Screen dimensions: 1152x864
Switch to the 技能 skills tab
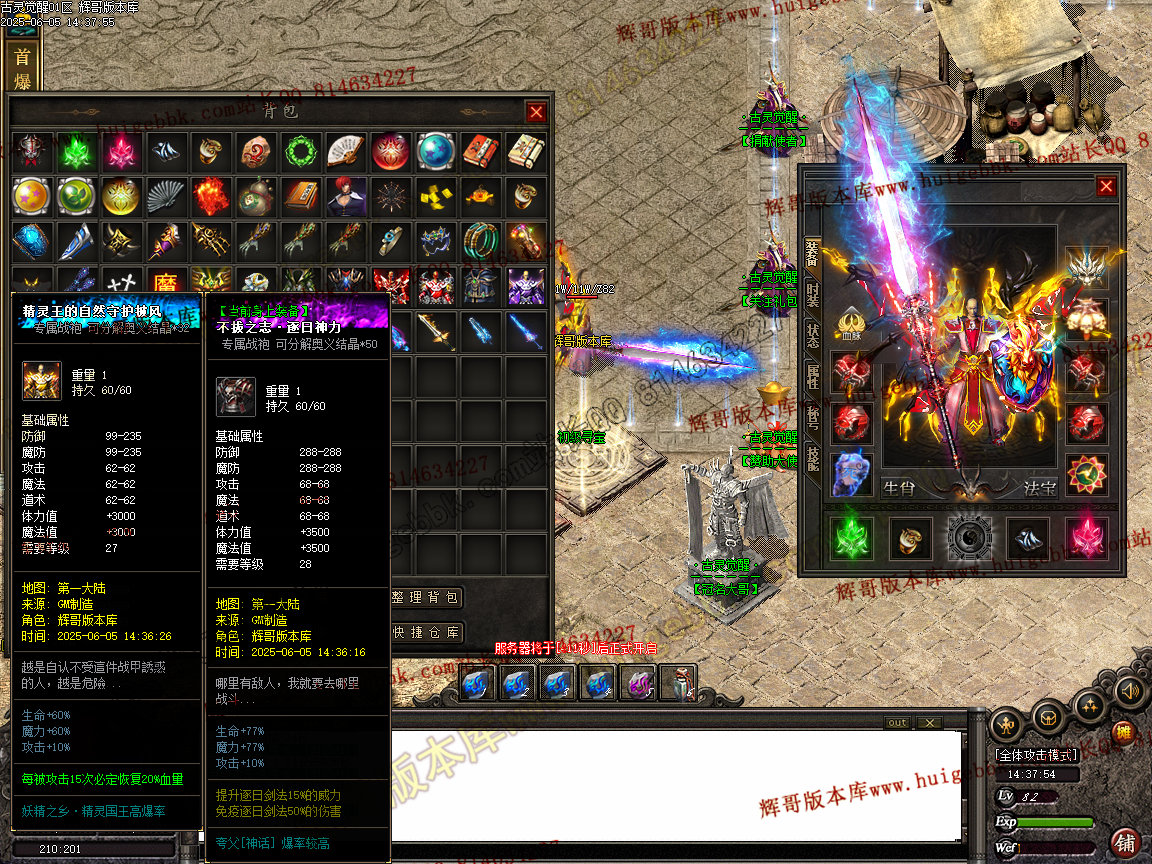pos(812,458)
